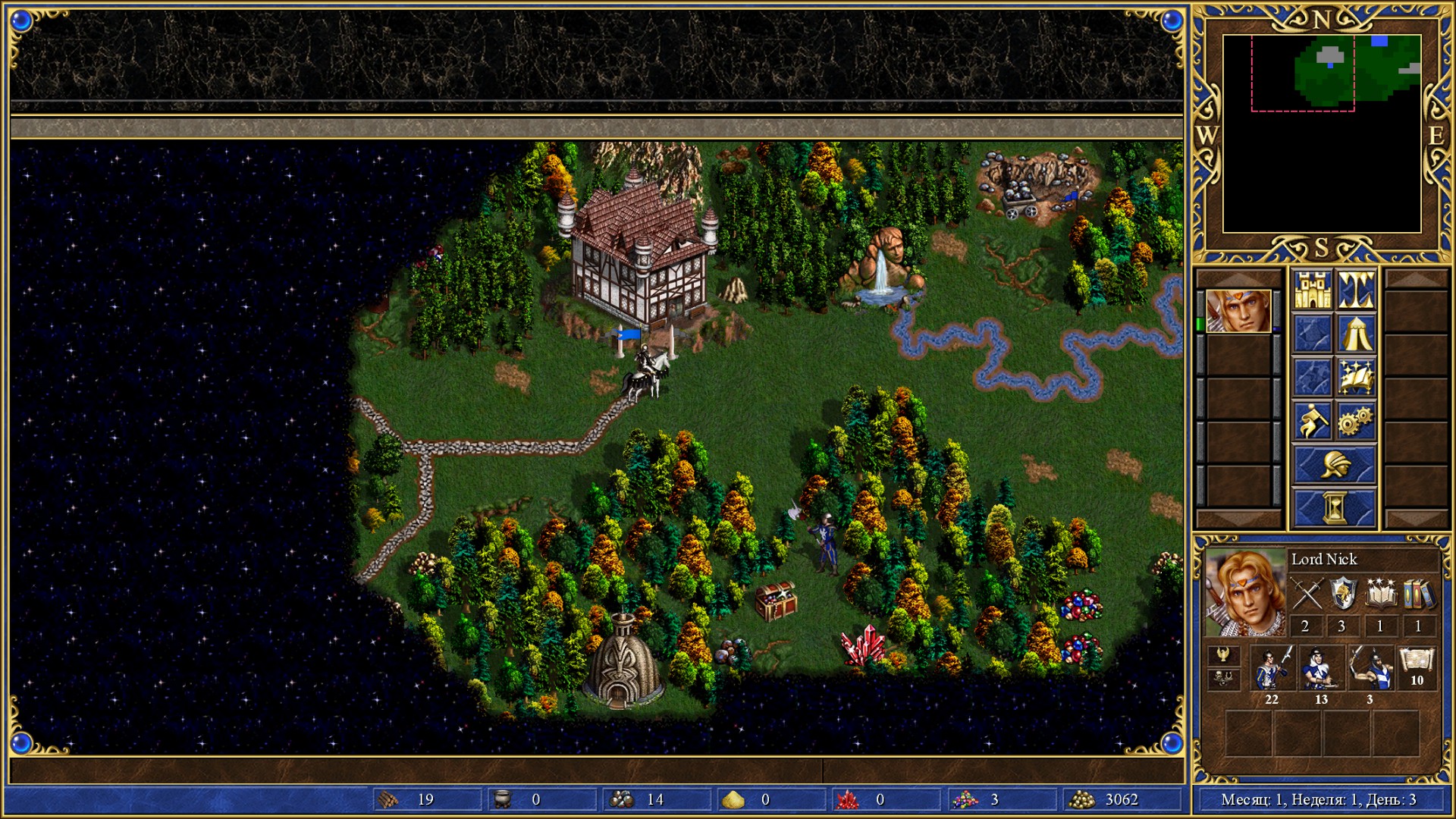The height and width of the screenshot is (819, 1456).
Task: Click the scroll spell points icon
Action: point(1417,662)
